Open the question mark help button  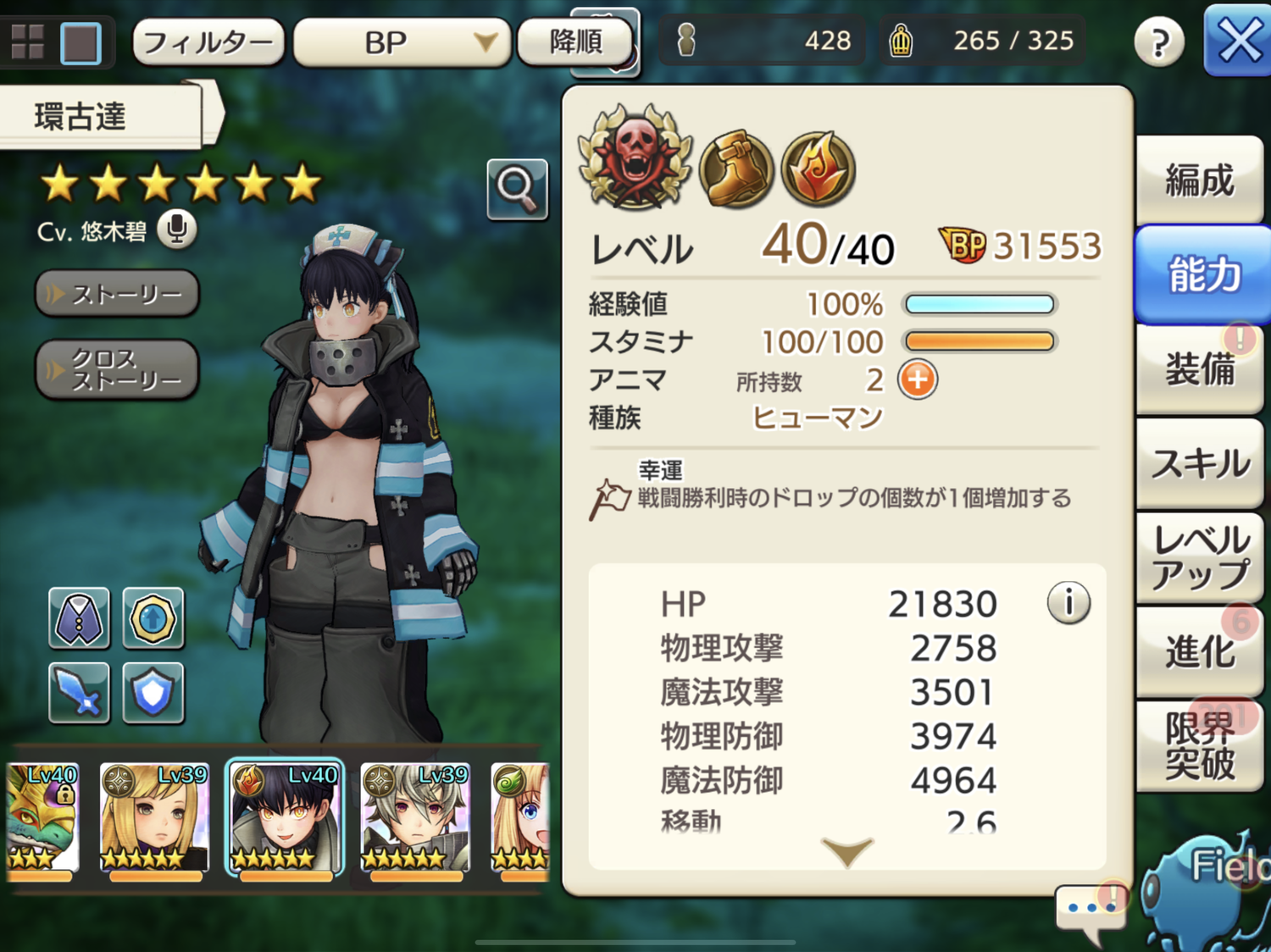point(1158,42)
